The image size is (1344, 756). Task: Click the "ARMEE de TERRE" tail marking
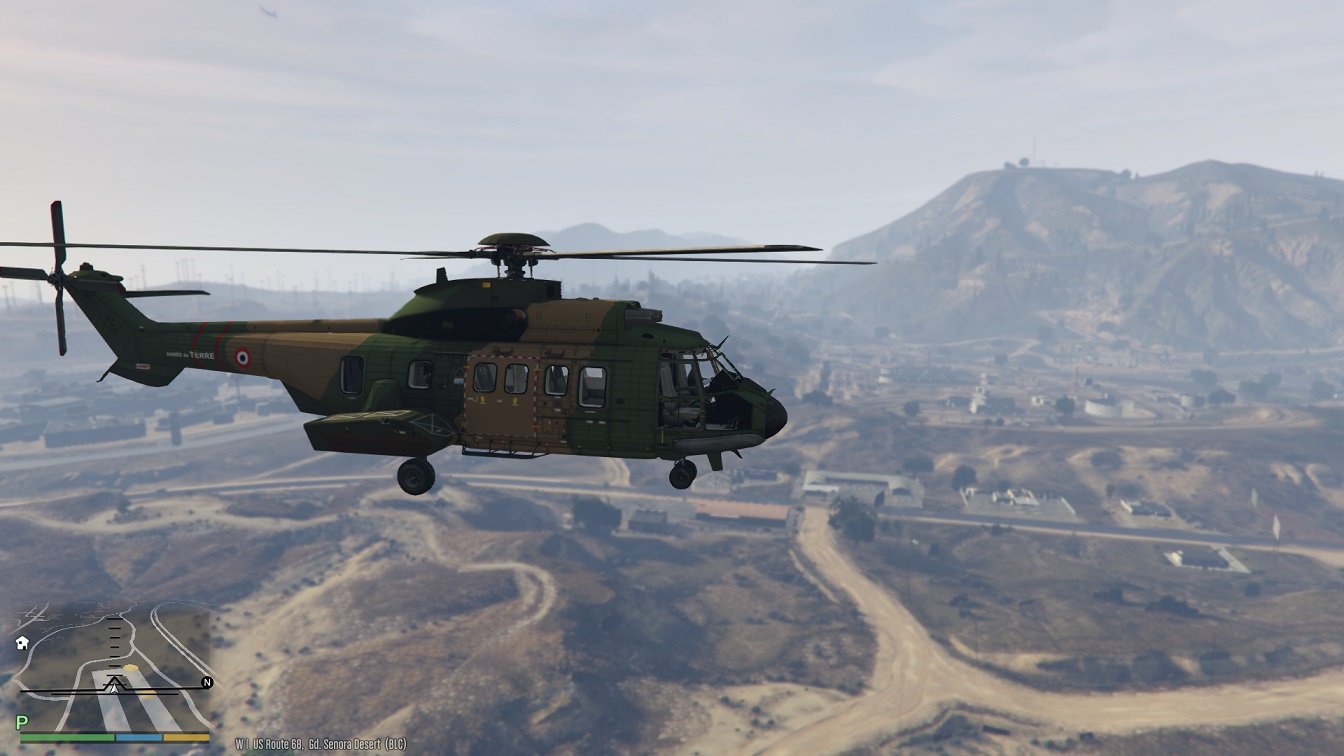click(190, 355)
